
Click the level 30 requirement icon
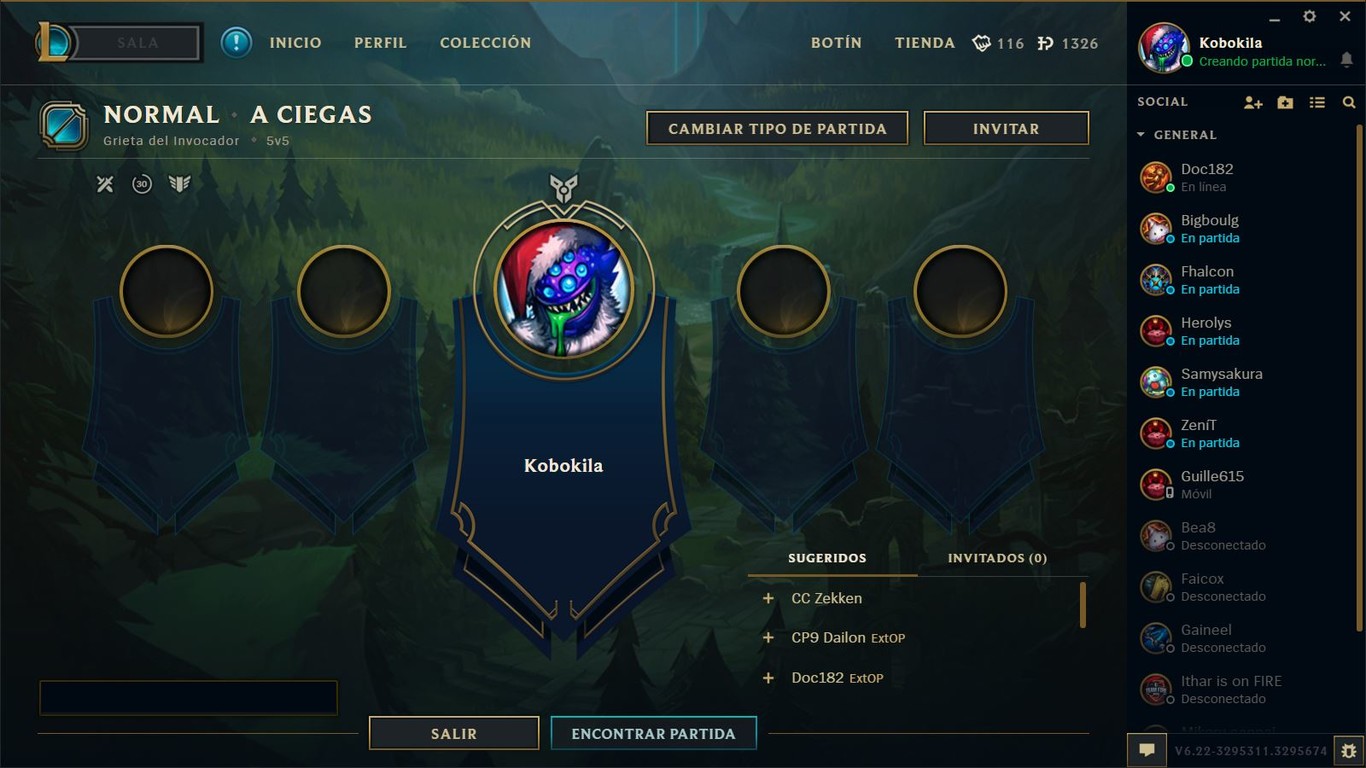tap(141, 184)
